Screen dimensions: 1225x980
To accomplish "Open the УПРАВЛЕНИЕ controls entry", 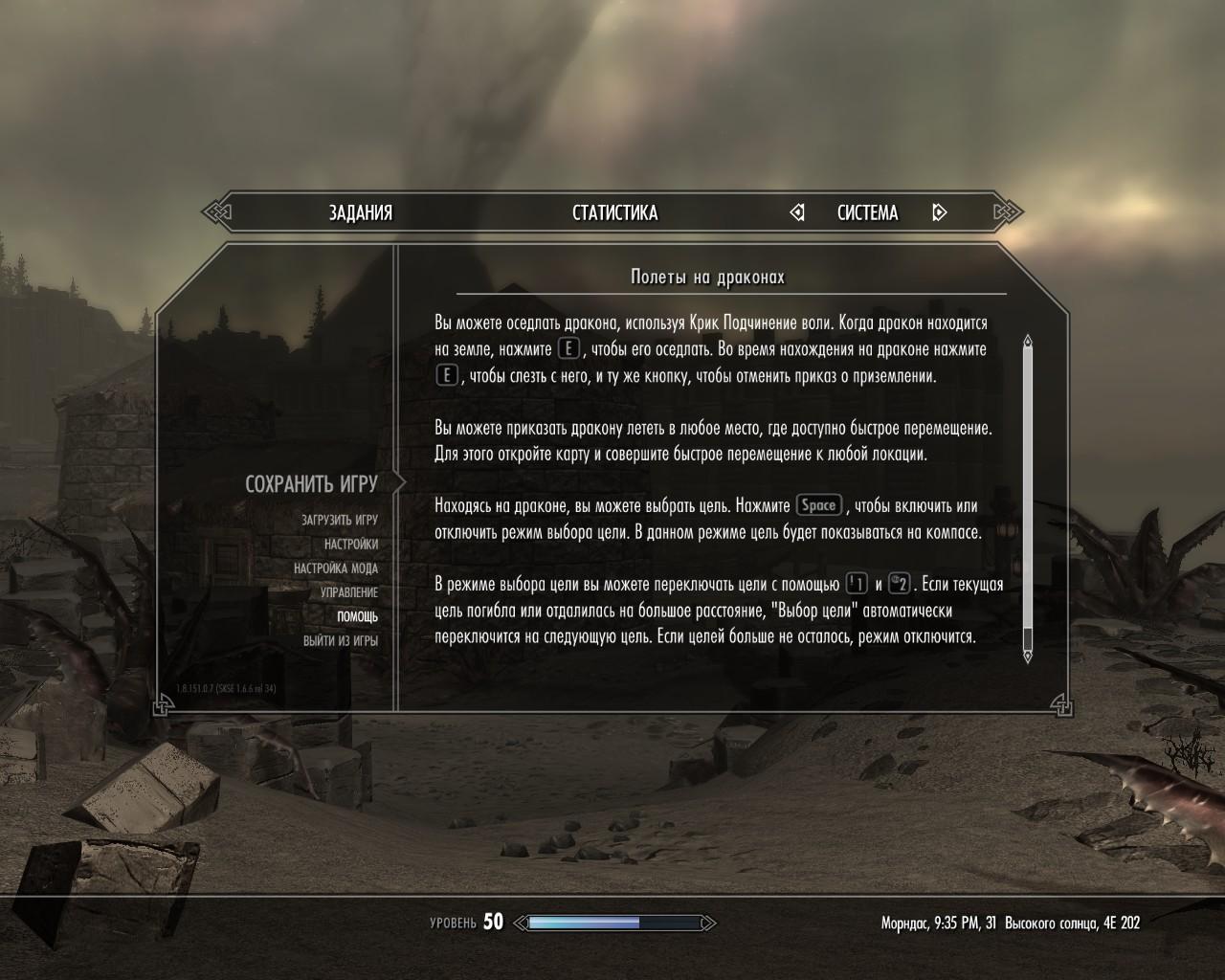I will (348, 592).
